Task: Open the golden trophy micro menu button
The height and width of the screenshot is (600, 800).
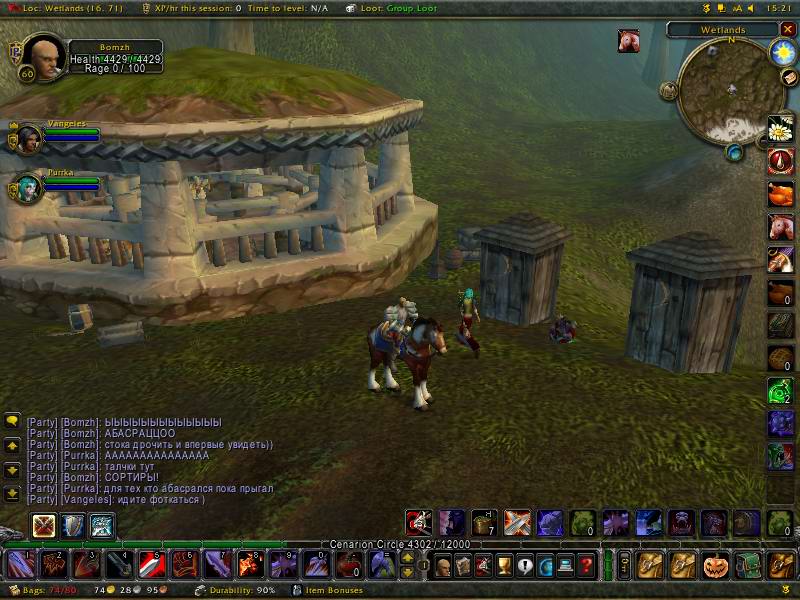Action: (x=504, y=565)
